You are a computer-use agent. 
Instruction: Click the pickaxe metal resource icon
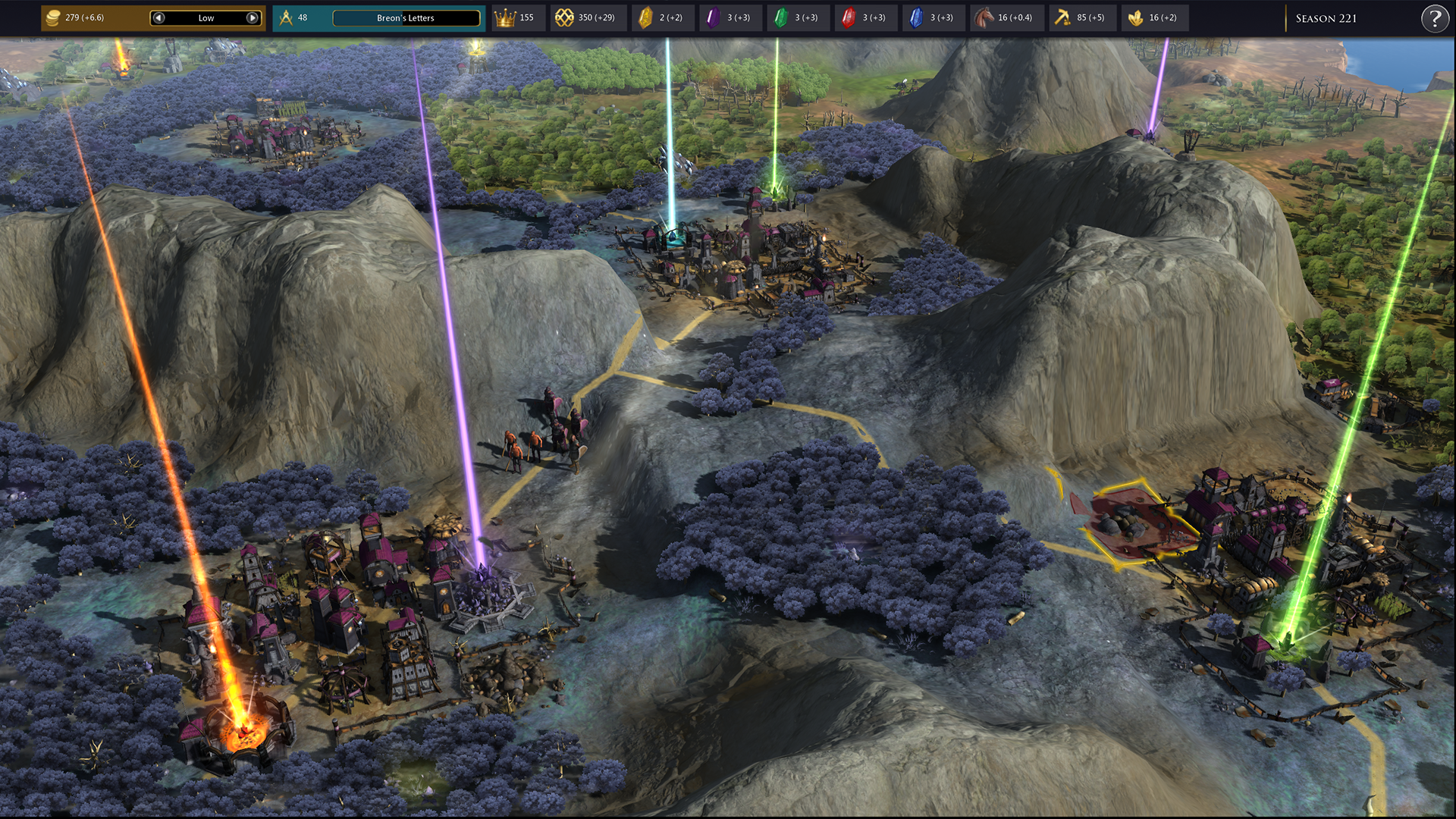point(1062,17)
